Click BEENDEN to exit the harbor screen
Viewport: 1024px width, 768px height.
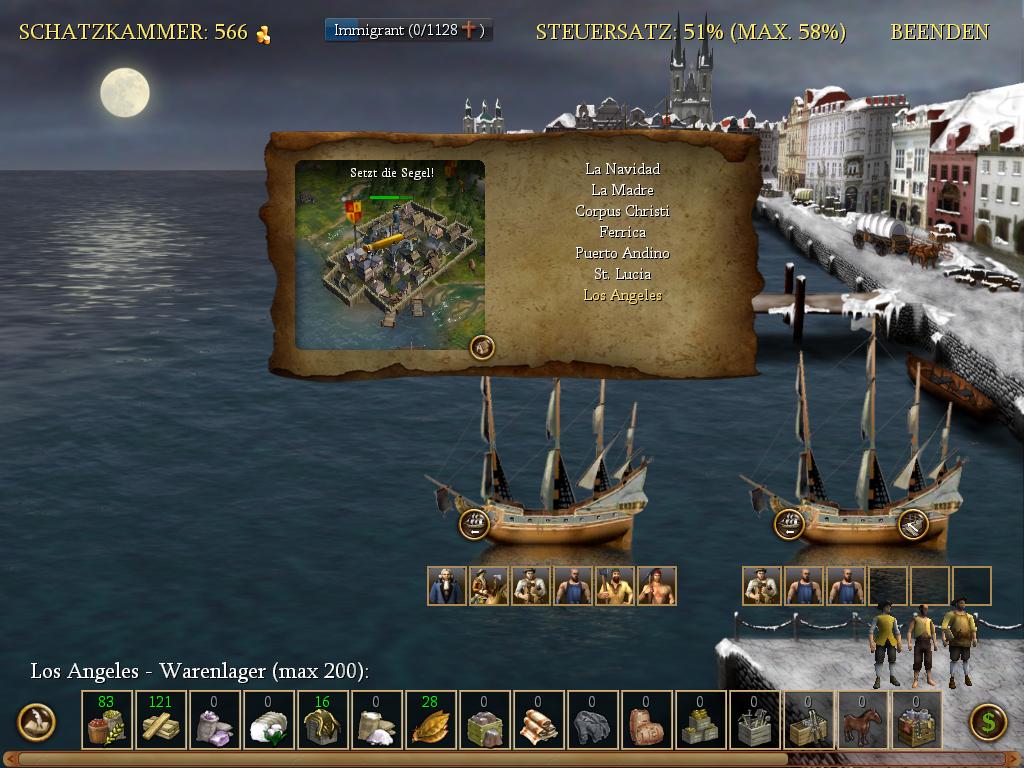pos(939,32)
